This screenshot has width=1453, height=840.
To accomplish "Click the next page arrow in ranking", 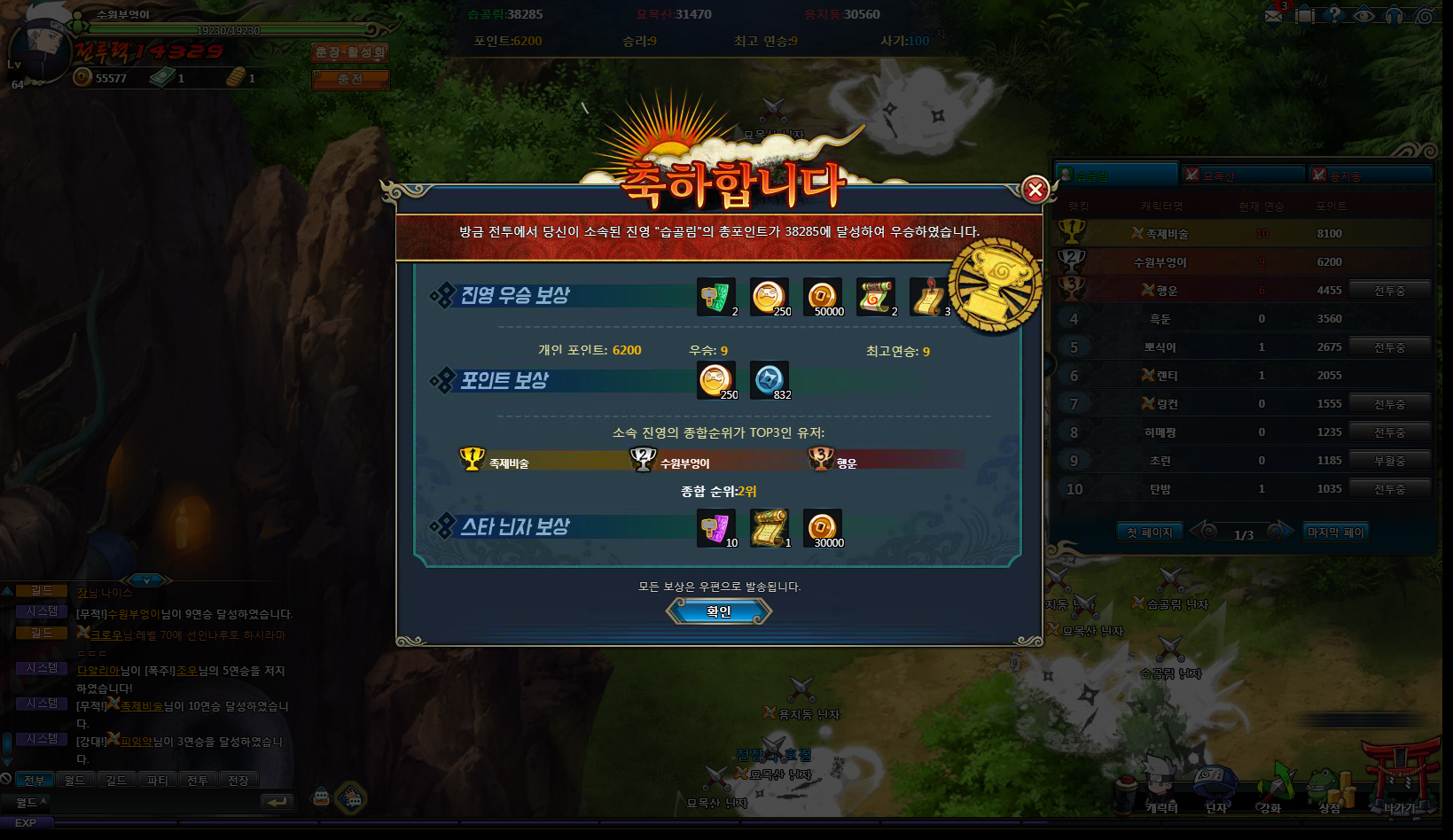I will pos(1280,531).
